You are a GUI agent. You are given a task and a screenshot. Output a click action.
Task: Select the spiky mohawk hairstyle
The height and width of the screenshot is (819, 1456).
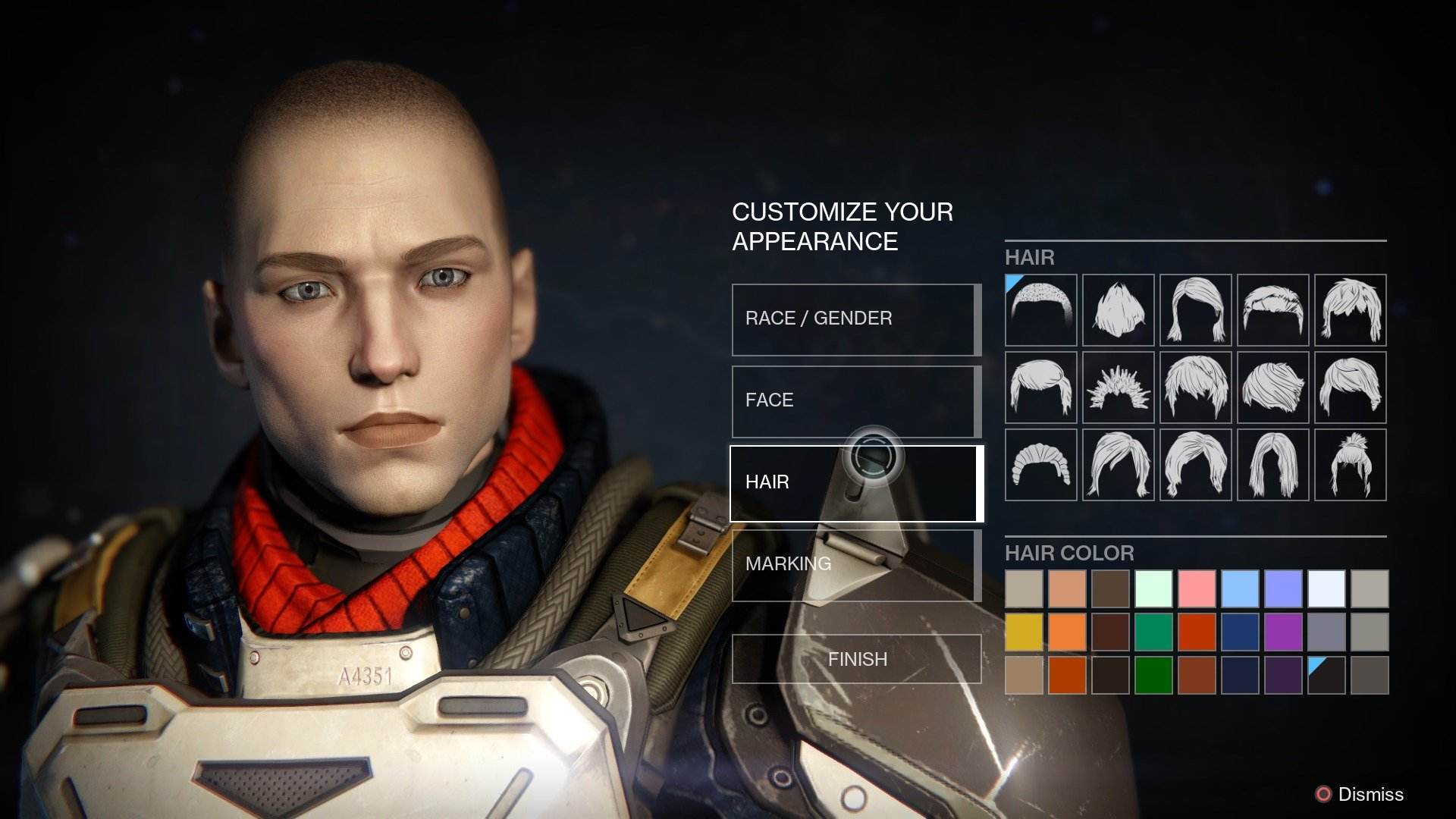pos(1118,388)
